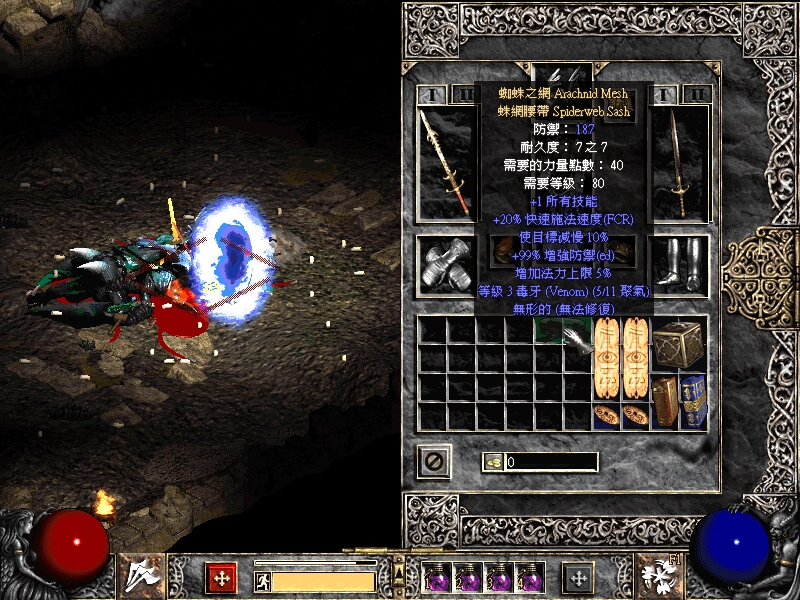Toggle the run/walk button
Image resolution: width=800 pixels, height=600 pixels.
click(x=260, y=580)
